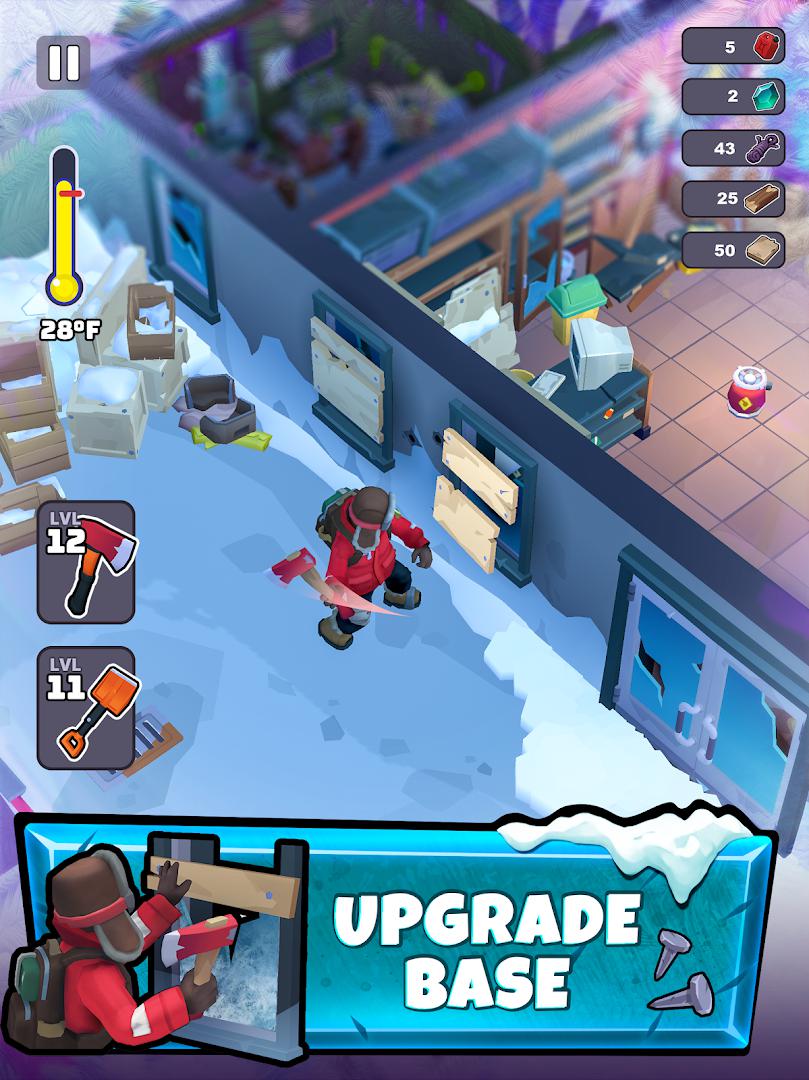Pause the game
Viewport: 809px width, 1080px height.
pos(63,62)
